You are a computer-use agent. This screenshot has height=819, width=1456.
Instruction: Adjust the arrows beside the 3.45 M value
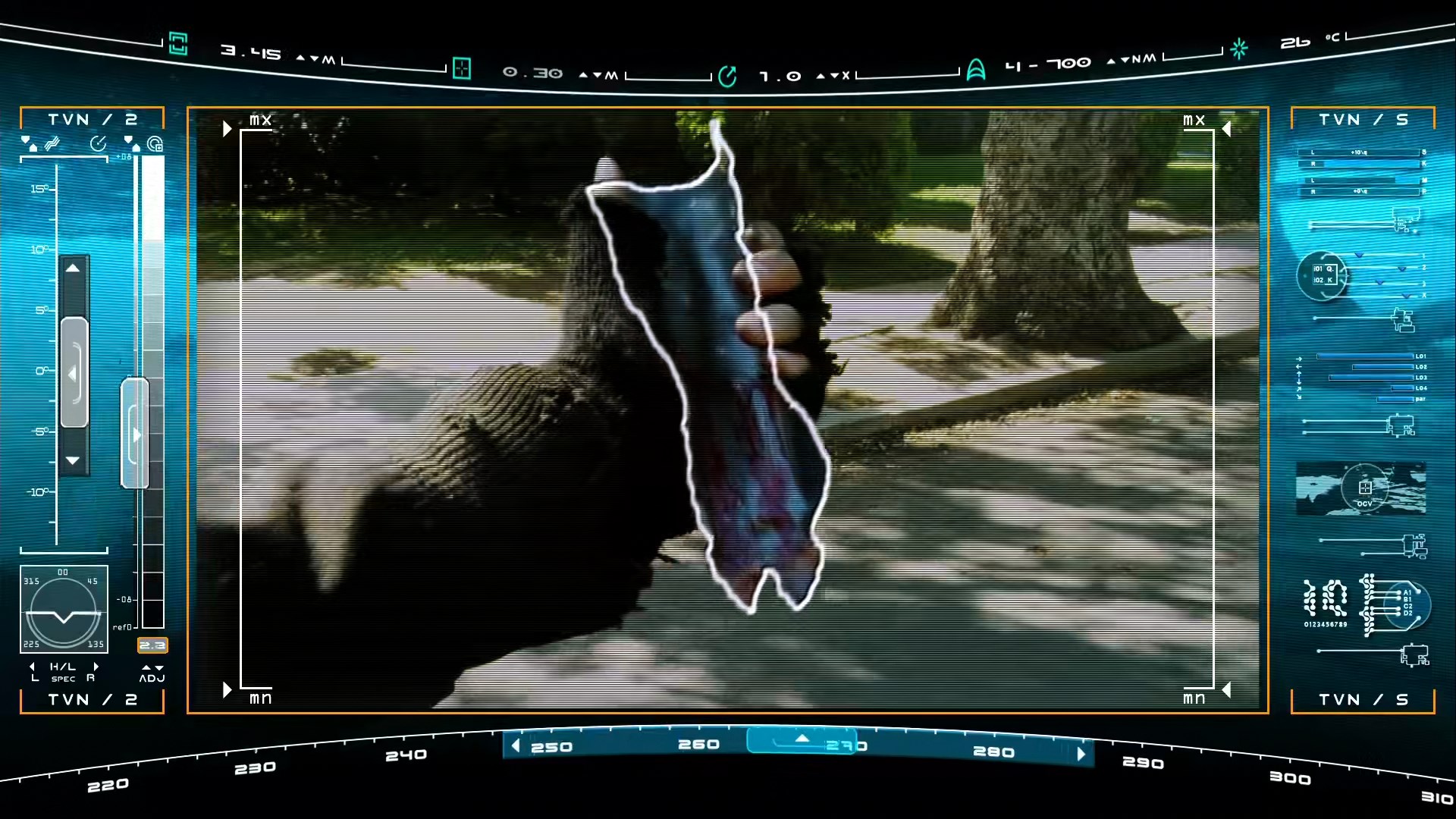307,58
